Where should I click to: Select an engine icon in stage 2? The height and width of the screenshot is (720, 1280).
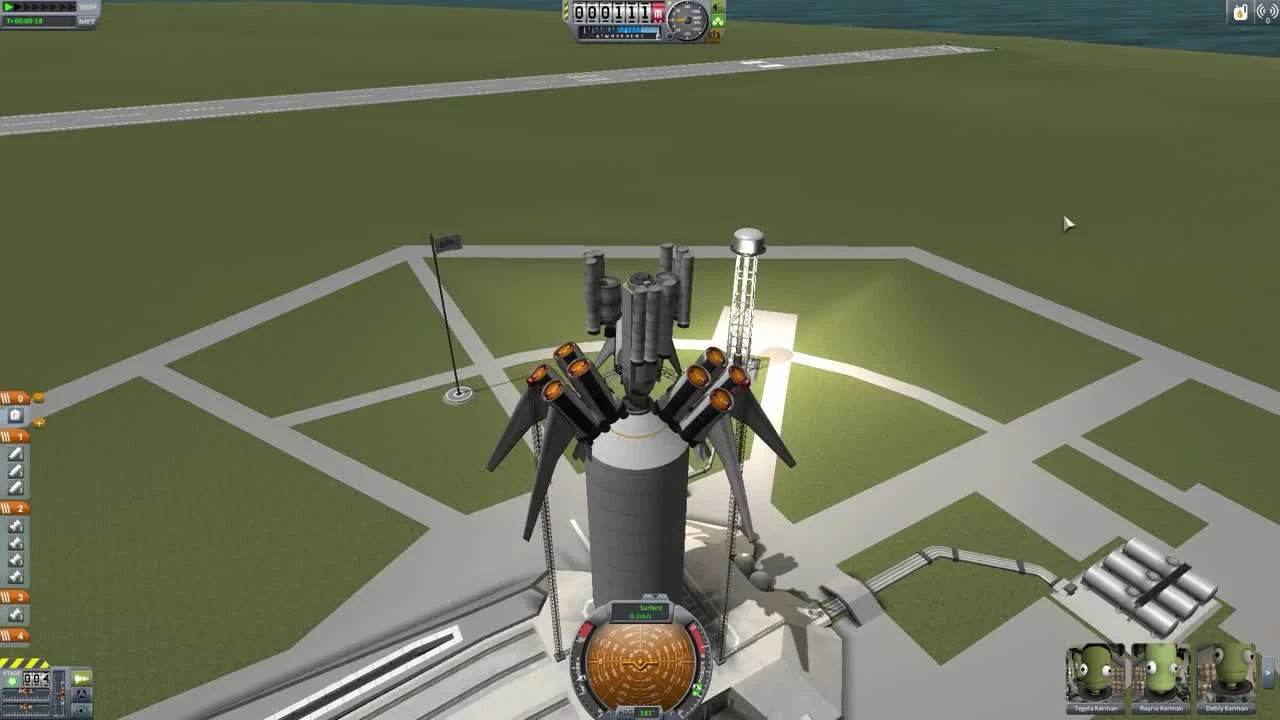pos(14,542)
